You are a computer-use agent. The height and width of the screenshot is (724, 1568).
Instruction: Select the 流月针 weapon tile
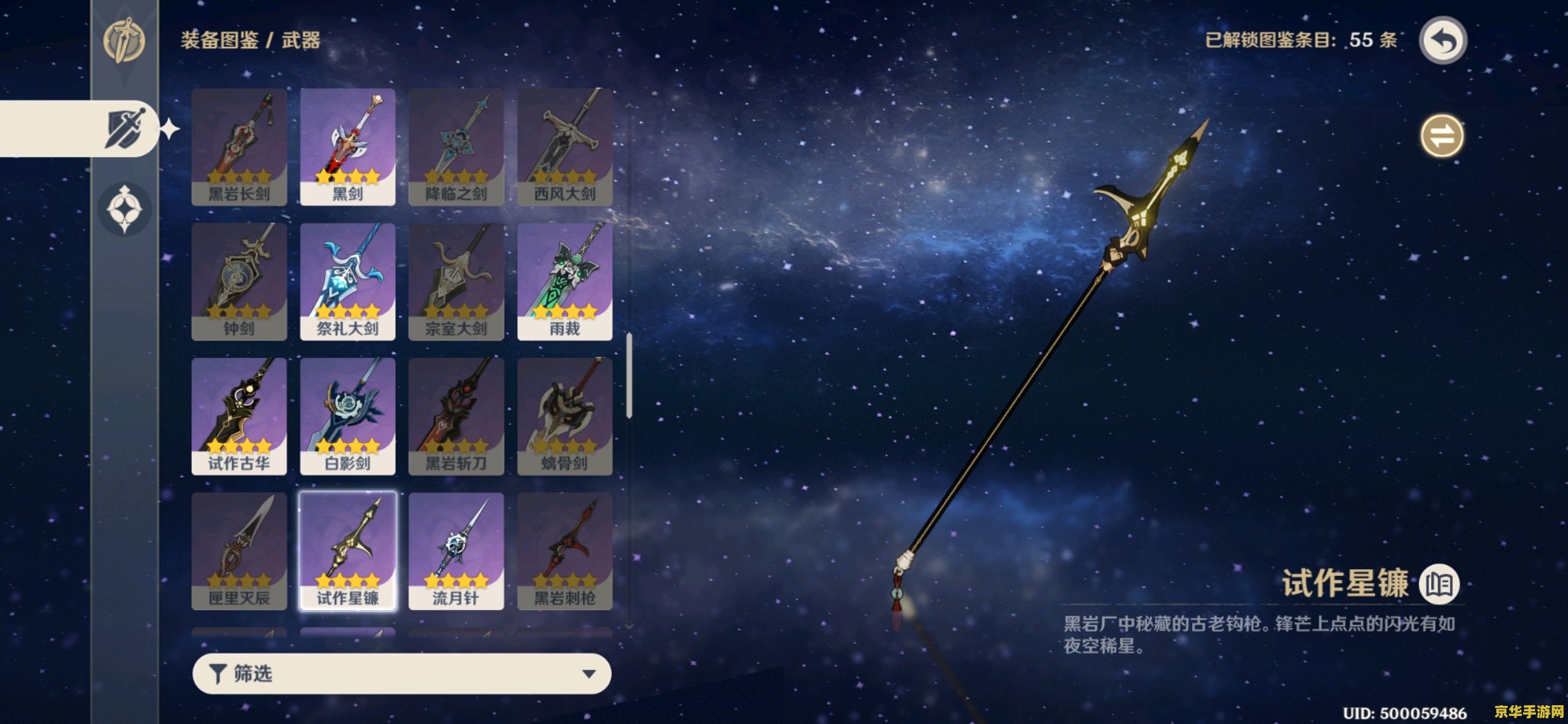point(456,551)
